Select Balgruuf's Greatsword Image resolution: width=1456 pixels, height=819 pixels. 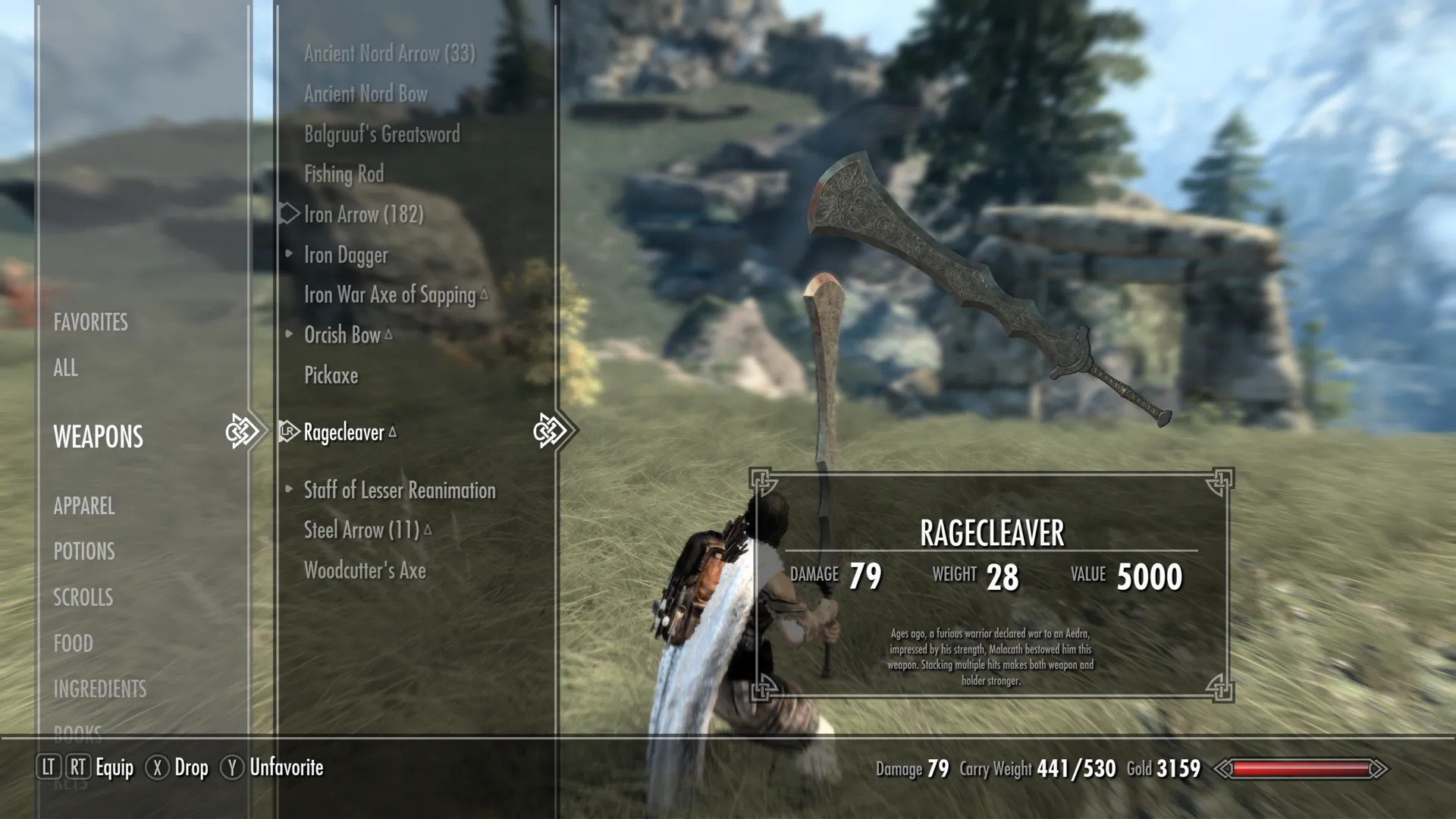pos(381,134)
